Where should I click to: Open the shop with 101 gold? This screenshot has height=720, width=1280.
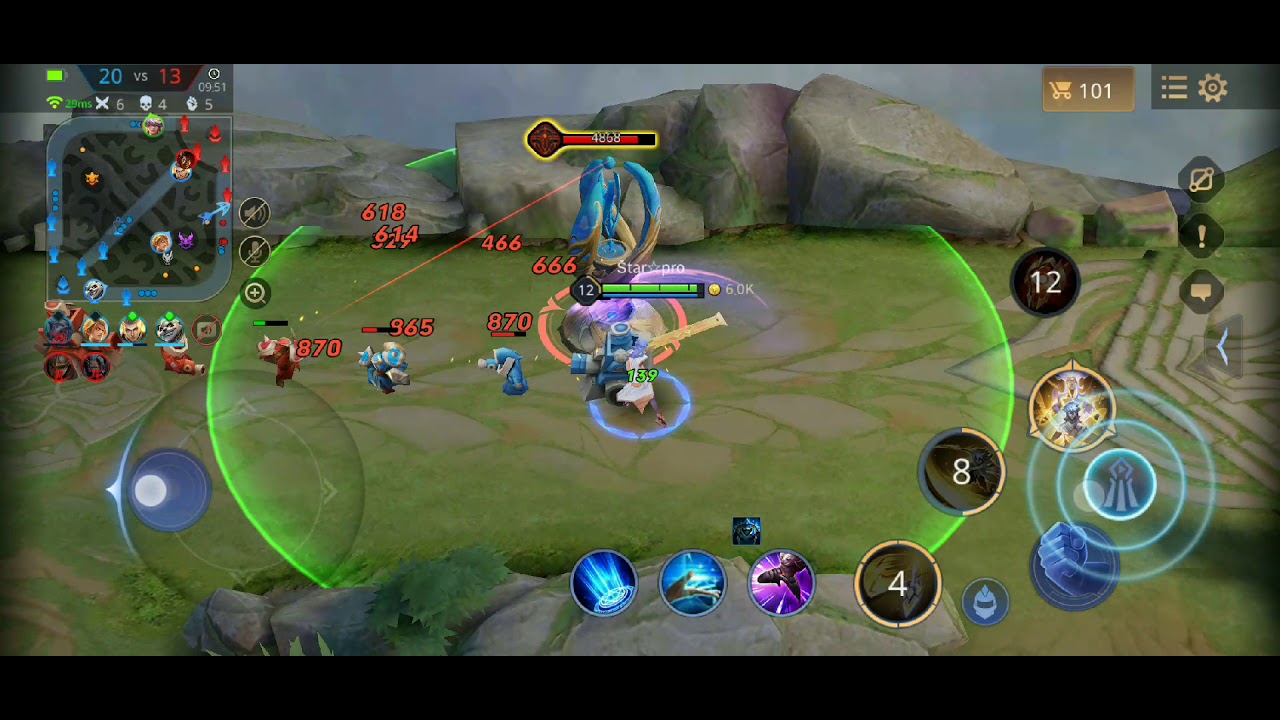(1087, 91)
